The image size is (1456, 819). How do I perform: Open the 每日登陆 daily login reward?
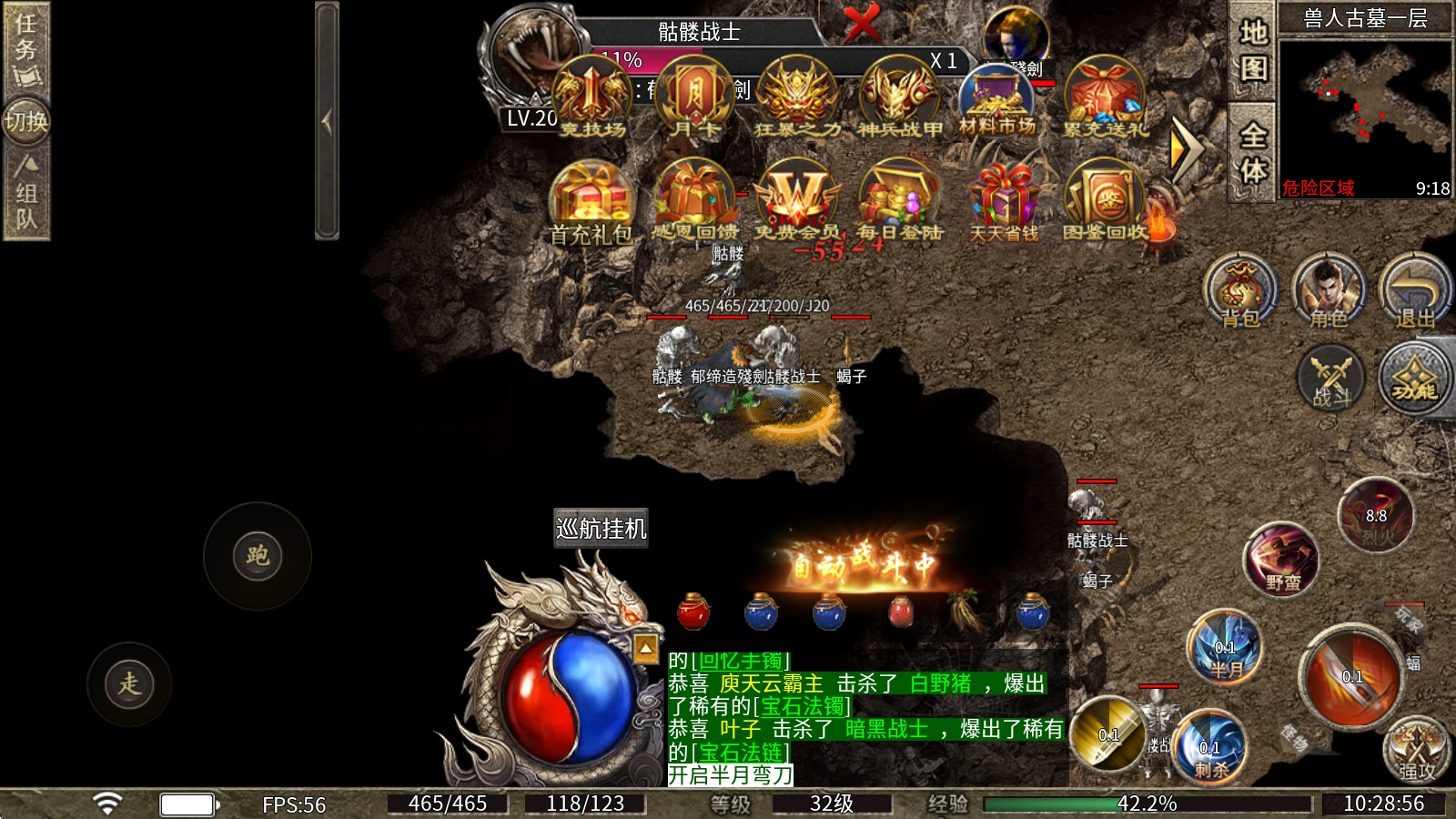pyautogui.click(x=899, y=203)
